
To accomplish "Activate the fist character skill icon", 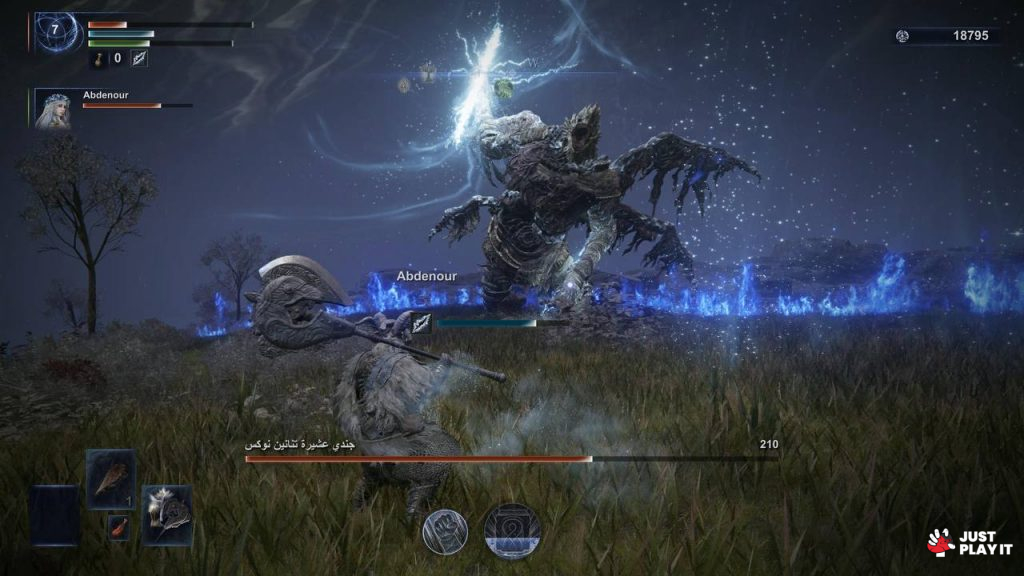I will 446,530.
